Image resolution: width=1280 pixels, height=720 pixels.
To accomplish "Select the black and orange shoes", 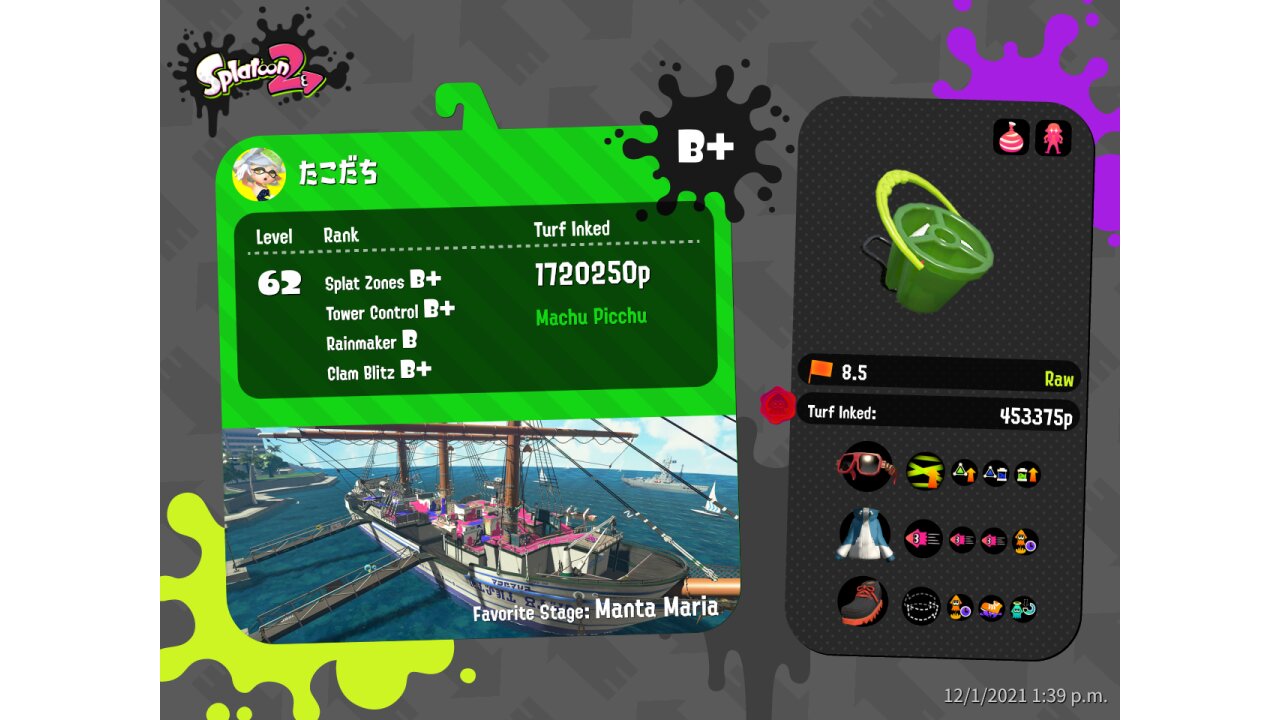I will tap(863, 602).
